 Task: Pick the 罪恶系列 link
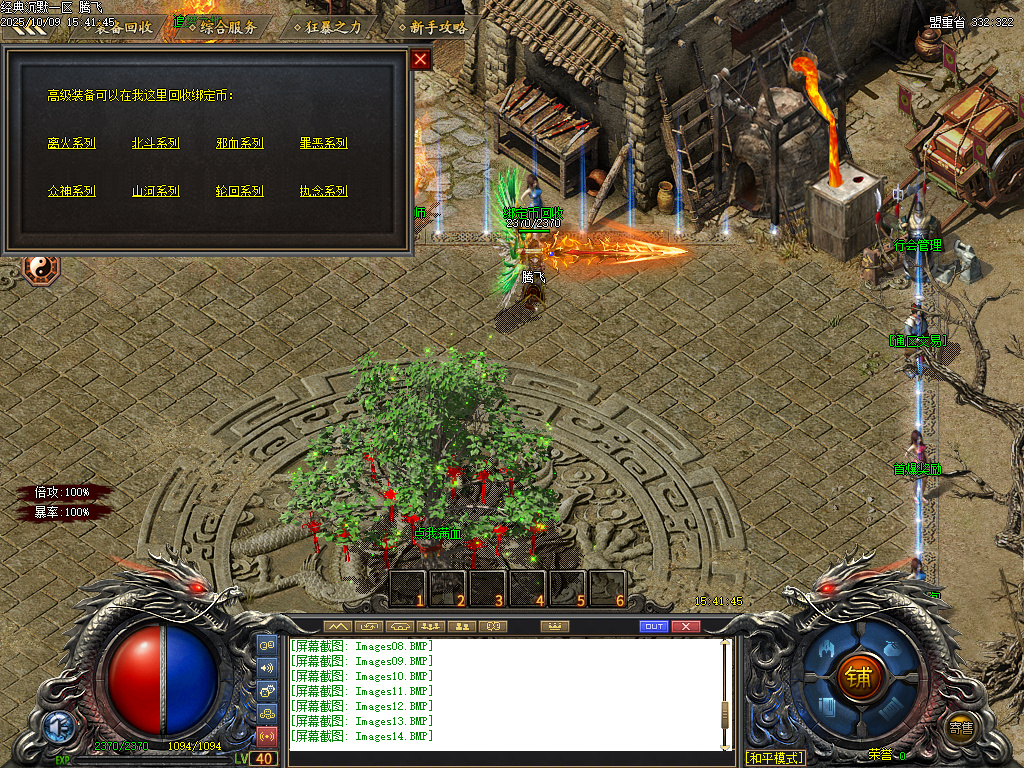[324, 143]
